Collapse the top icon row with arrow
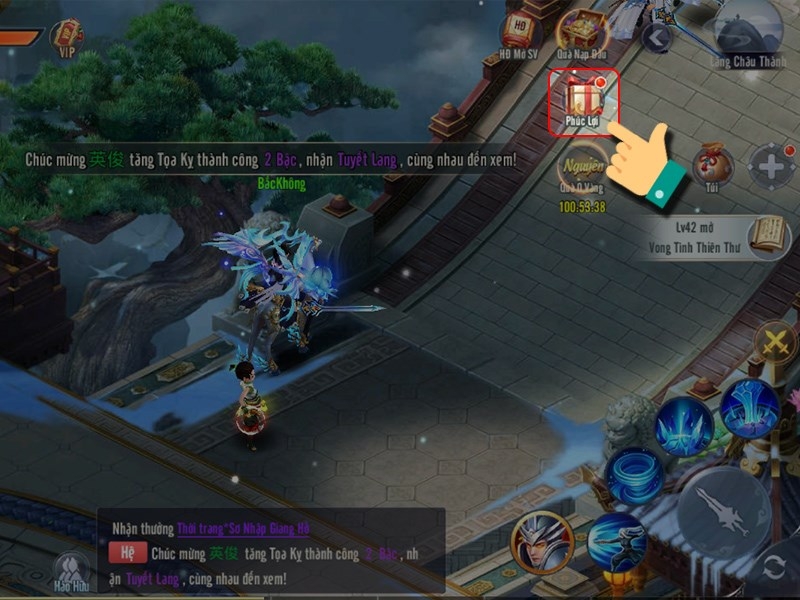 656,38
